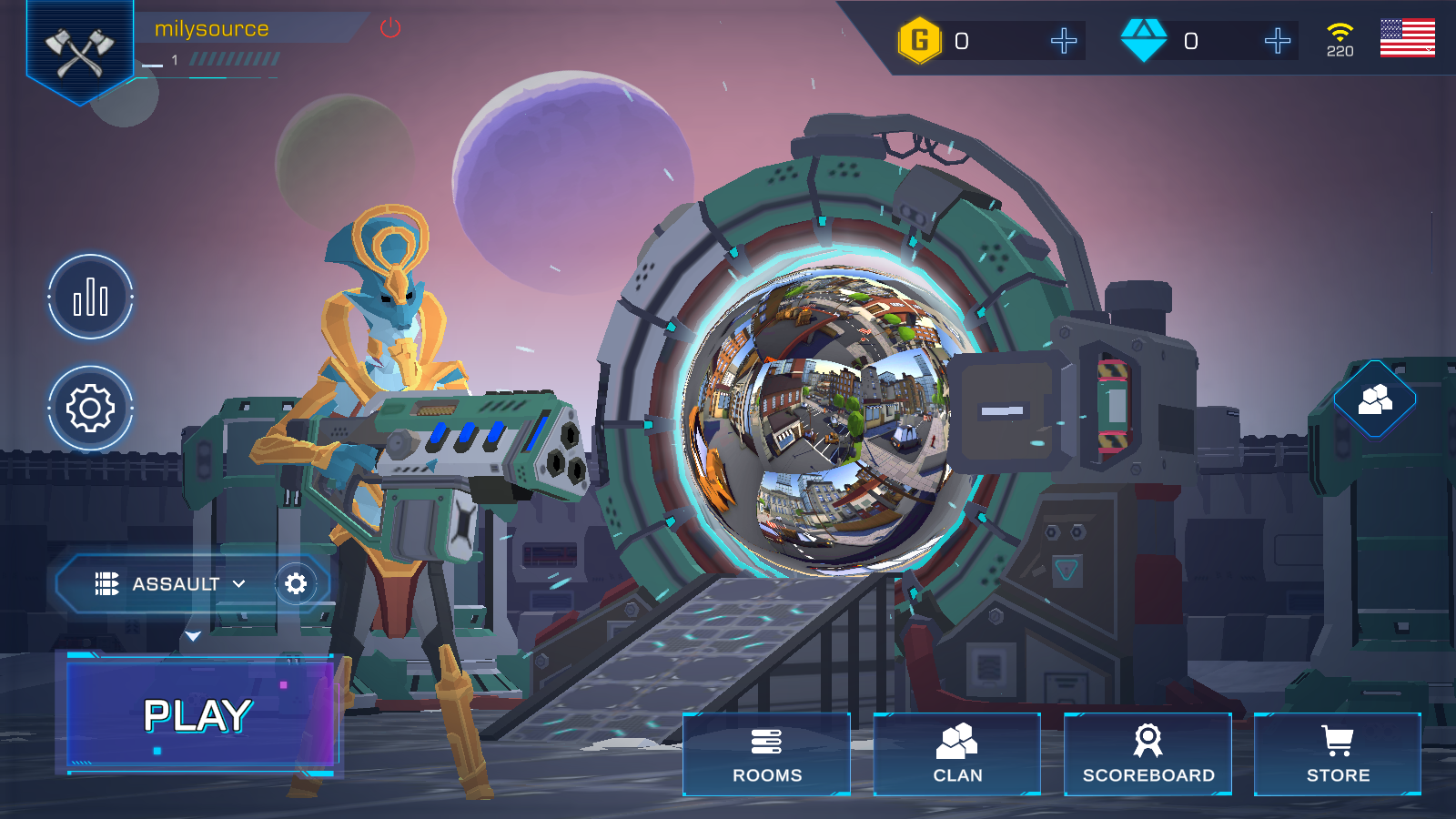Click the red power logout icon

pyautogui.click(x=390, y=28)
